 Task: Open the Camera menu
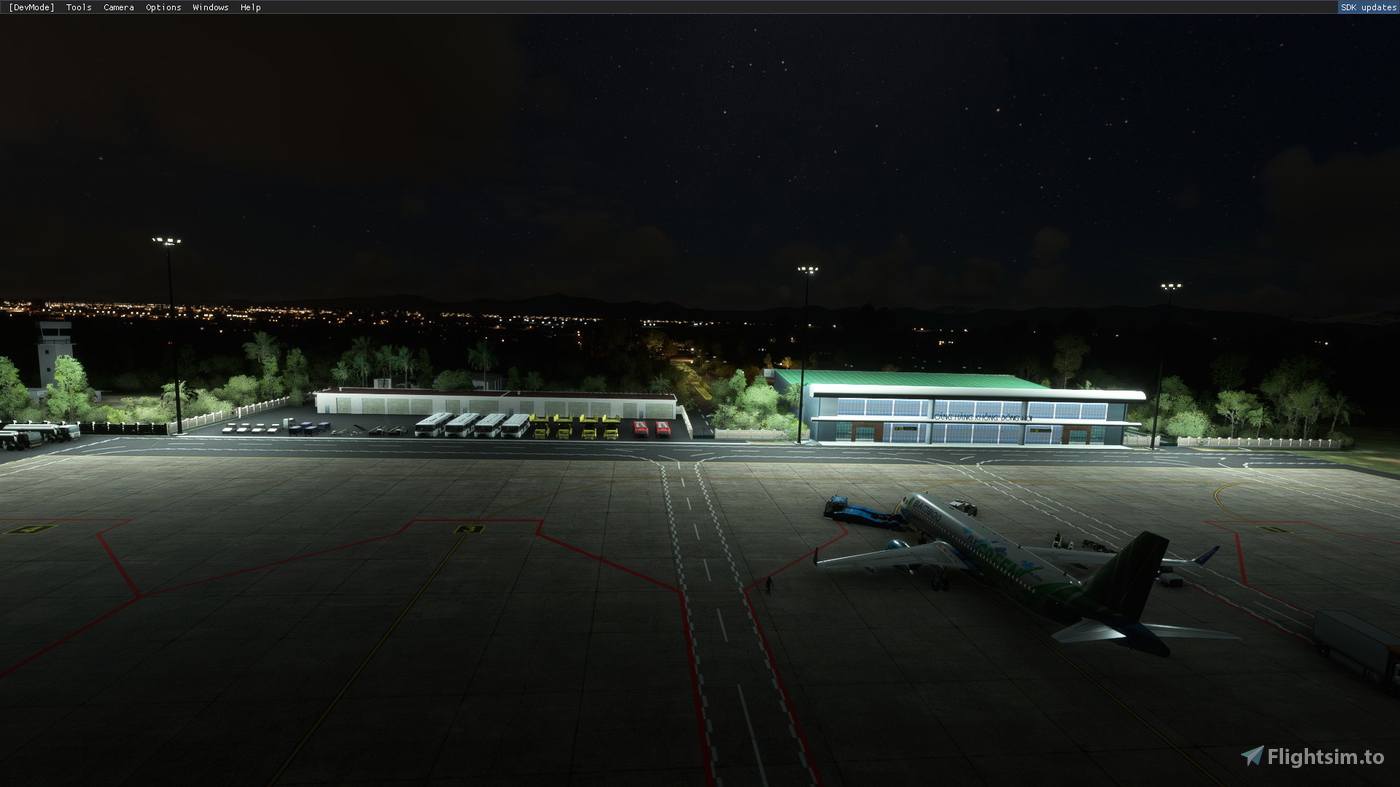[118, 7]
